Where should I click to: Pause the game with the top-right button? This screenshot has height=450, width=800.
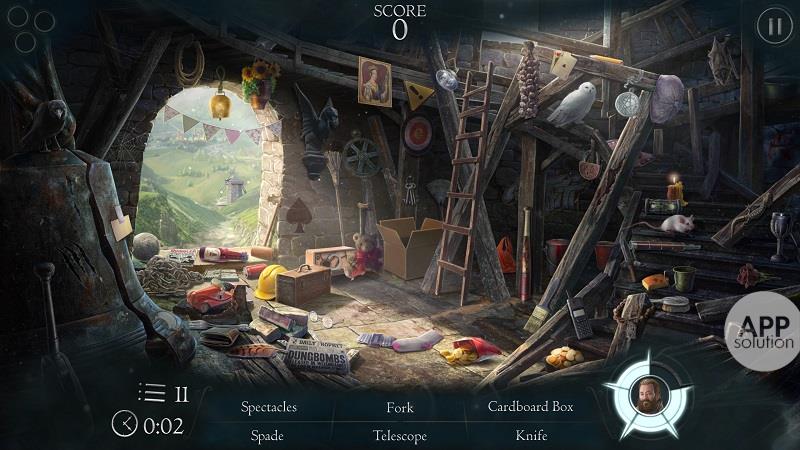(773, 27)
